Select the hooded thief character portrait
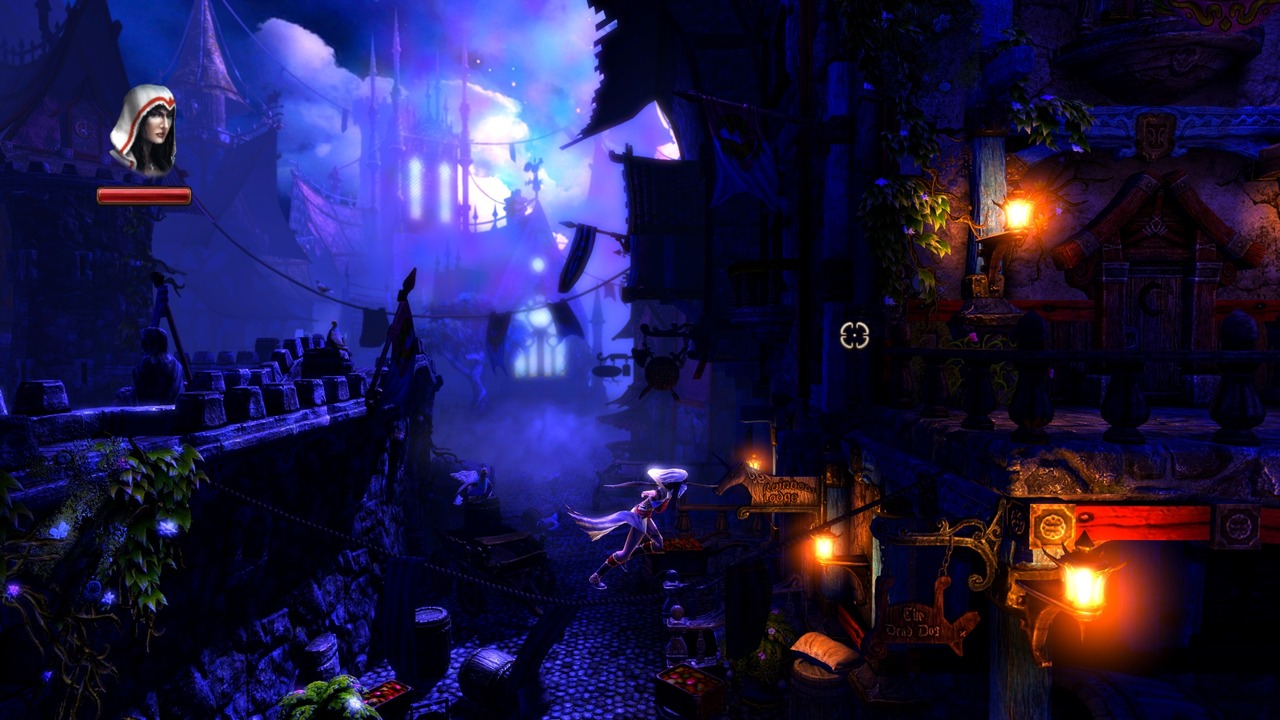The height and width of the screenshot is (720, 1280). [x=144, y=130]
